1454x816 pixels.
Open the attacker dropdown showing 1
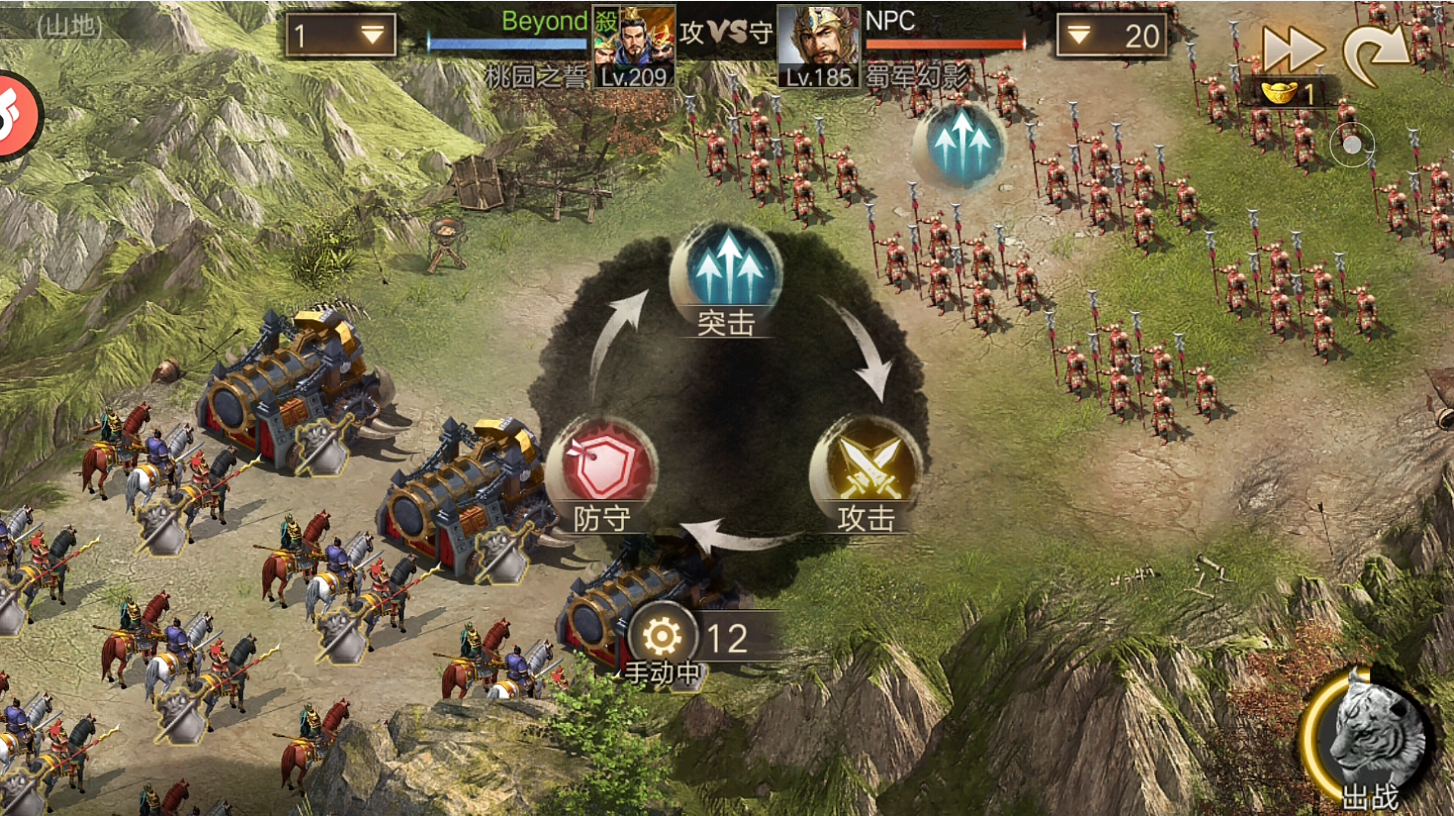click(341, 35)
